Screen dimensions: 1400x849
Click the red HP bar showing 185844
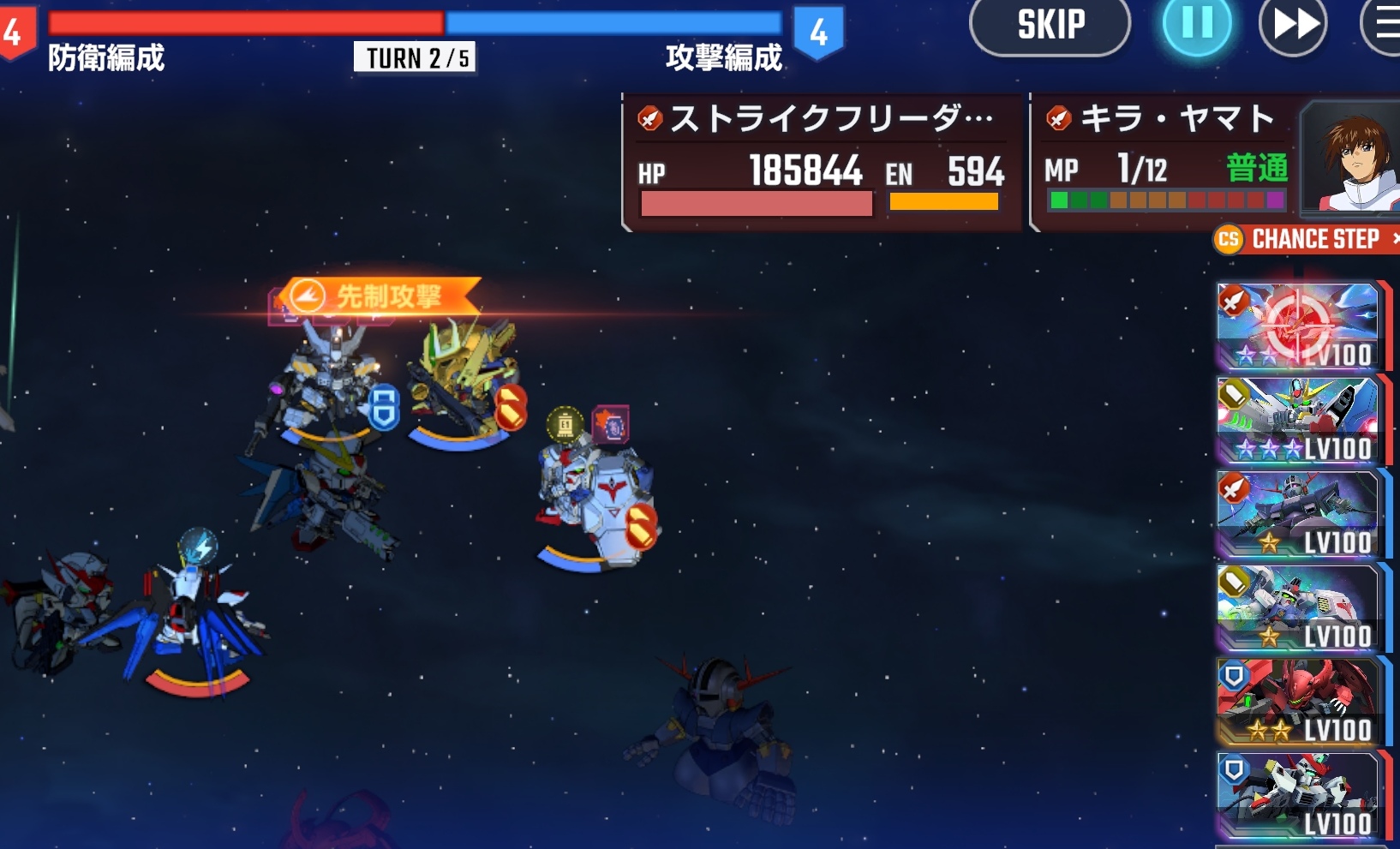(x=754, y=203)
